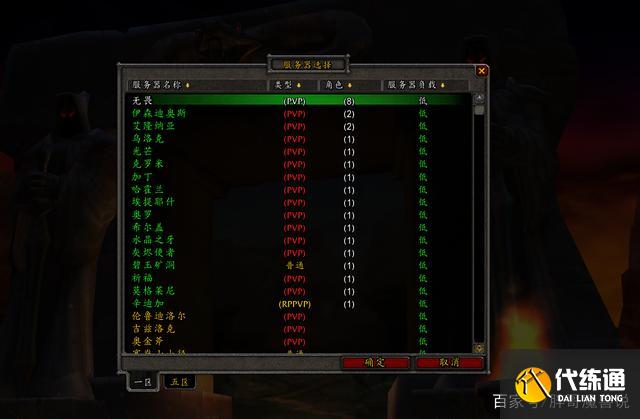The height and width of the screenshot is (419, 640).
Task: Choose the 艾隆纳亚 server
Action: tap(295, 126)
